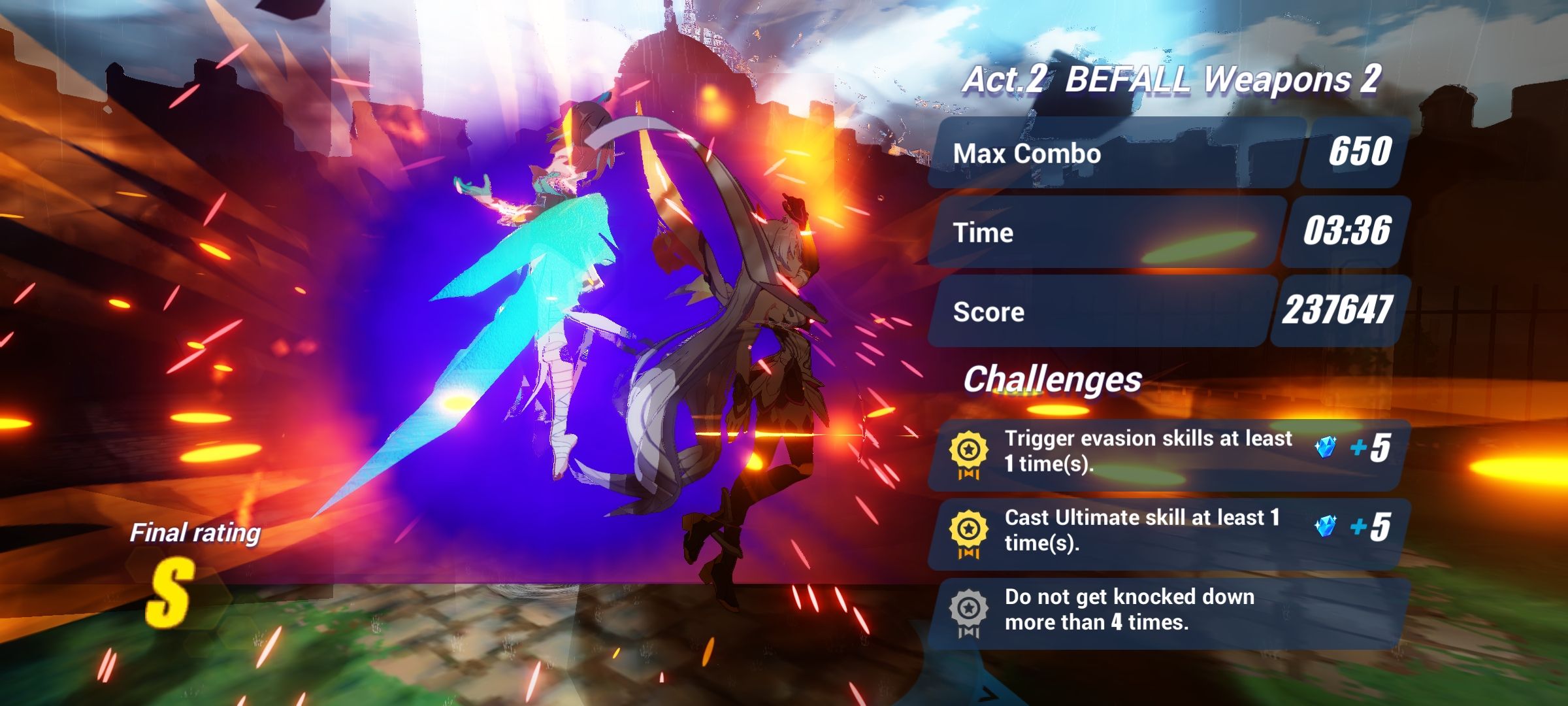Expand the Challenges section header
1568x706 pixels.
click(x=1053, y=379)
